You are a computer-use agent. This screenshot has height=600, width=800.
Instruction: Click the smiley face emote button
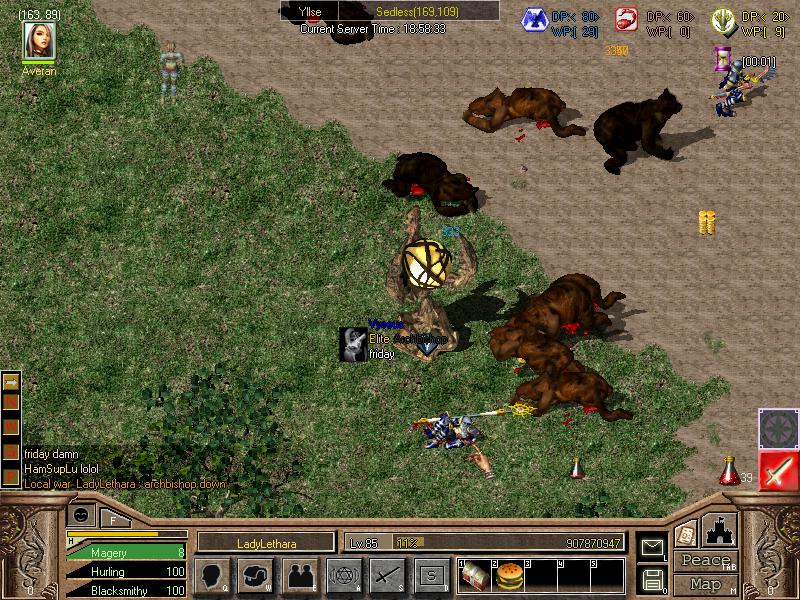81,515
